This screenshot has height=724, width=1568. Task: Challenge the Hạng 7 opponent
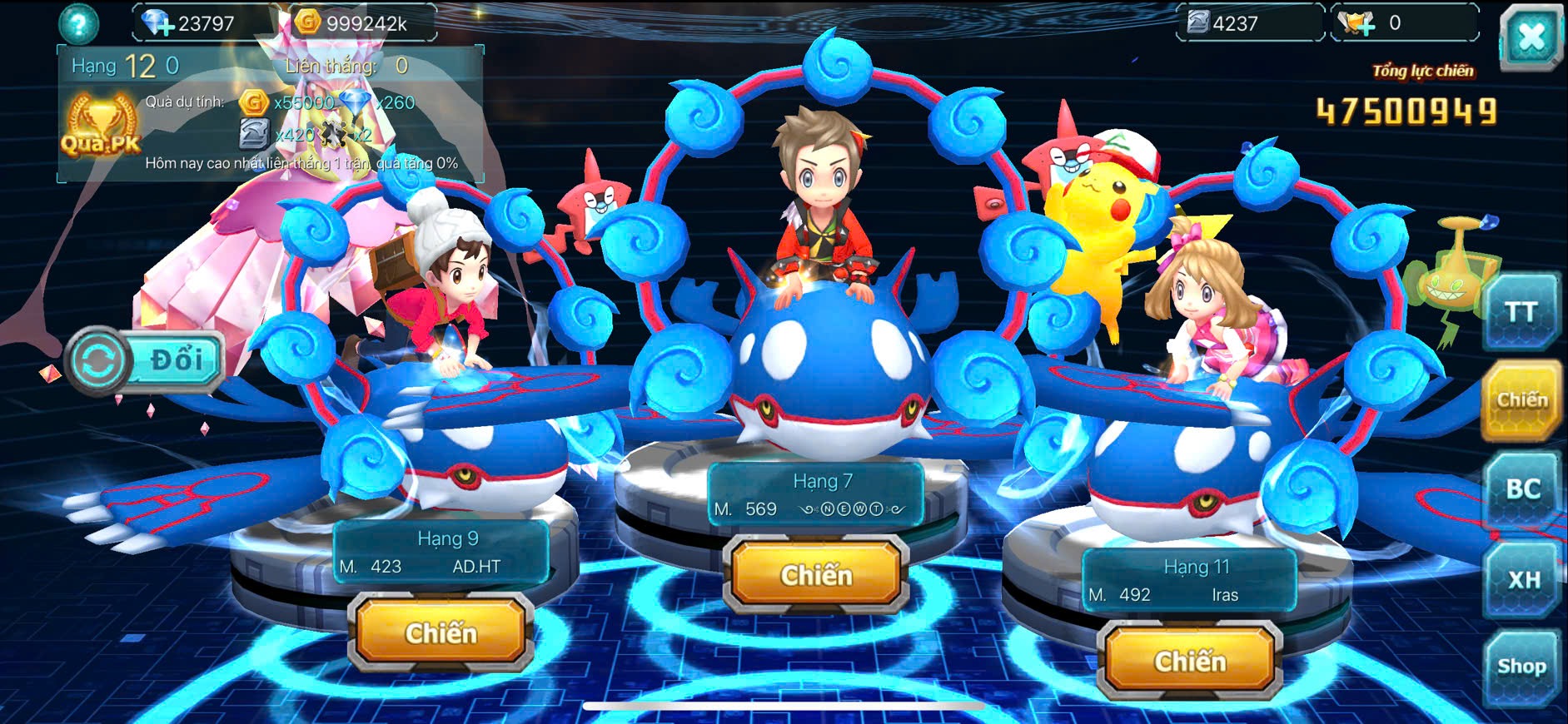pyautogui.click(x=816, y=574)
